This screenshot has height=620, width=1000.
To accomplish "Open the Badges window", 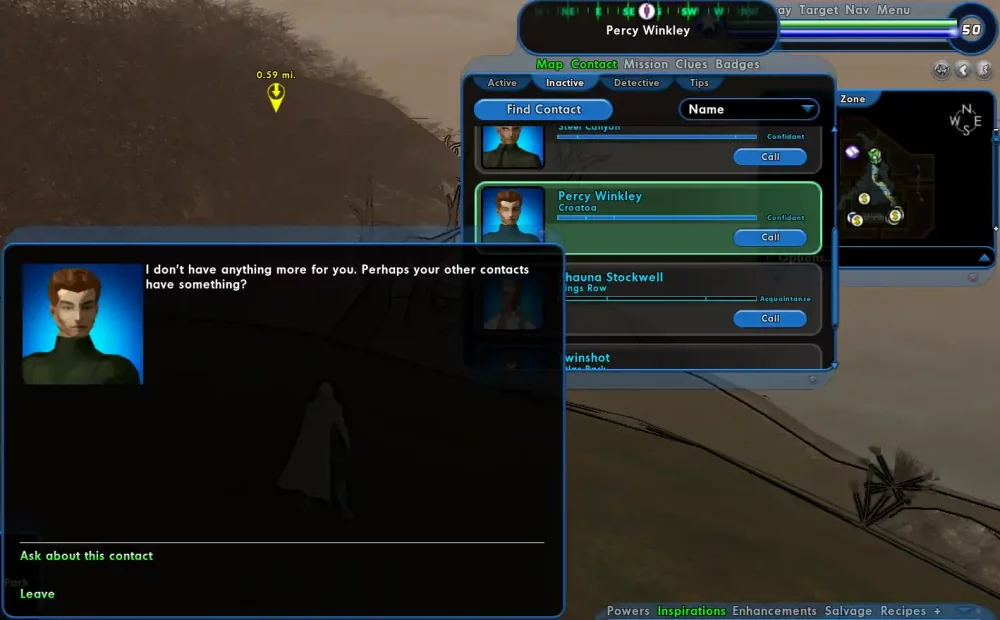I will tap(737, 65).
